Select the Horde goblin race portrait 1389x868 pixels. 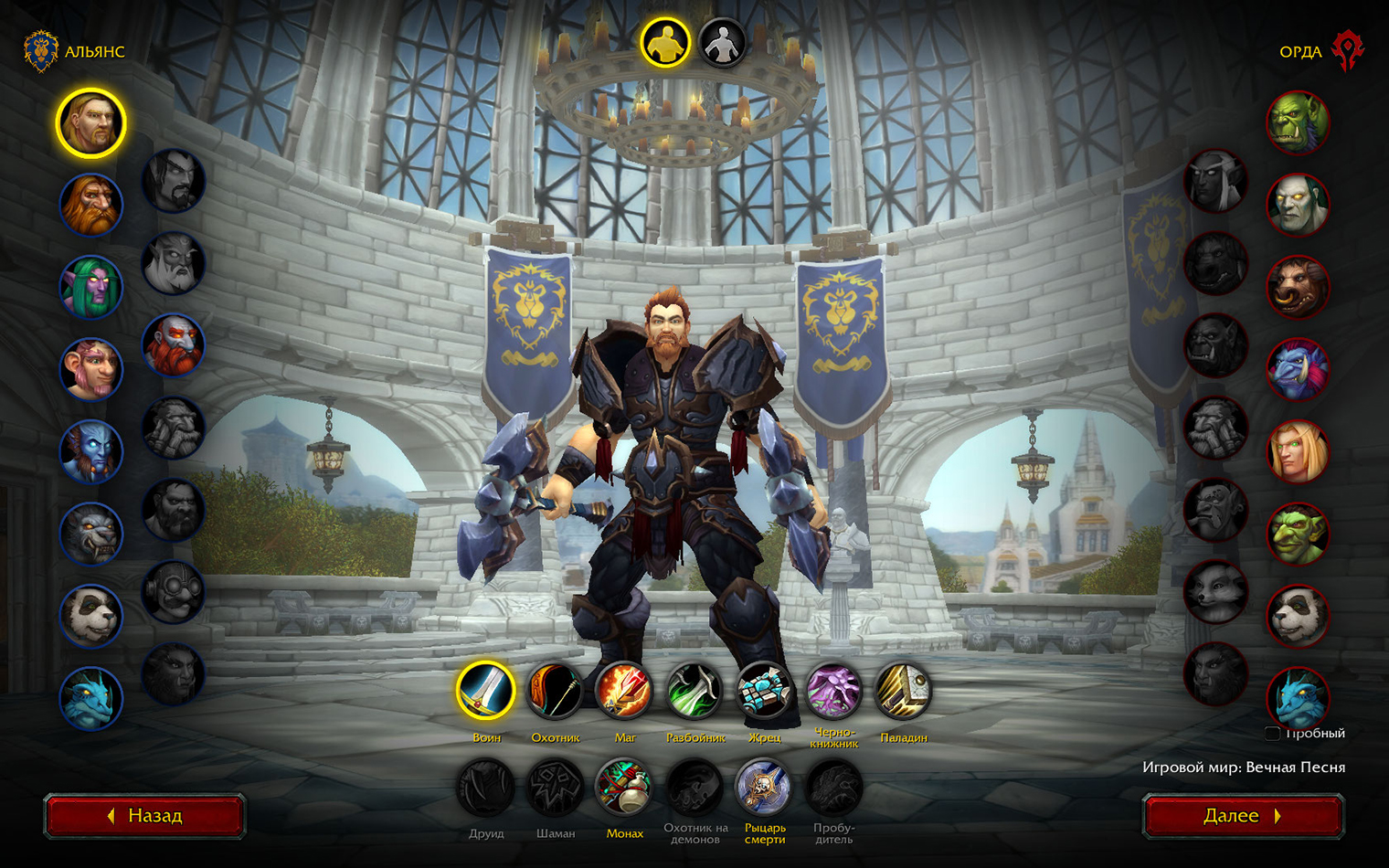point(1298,535)
